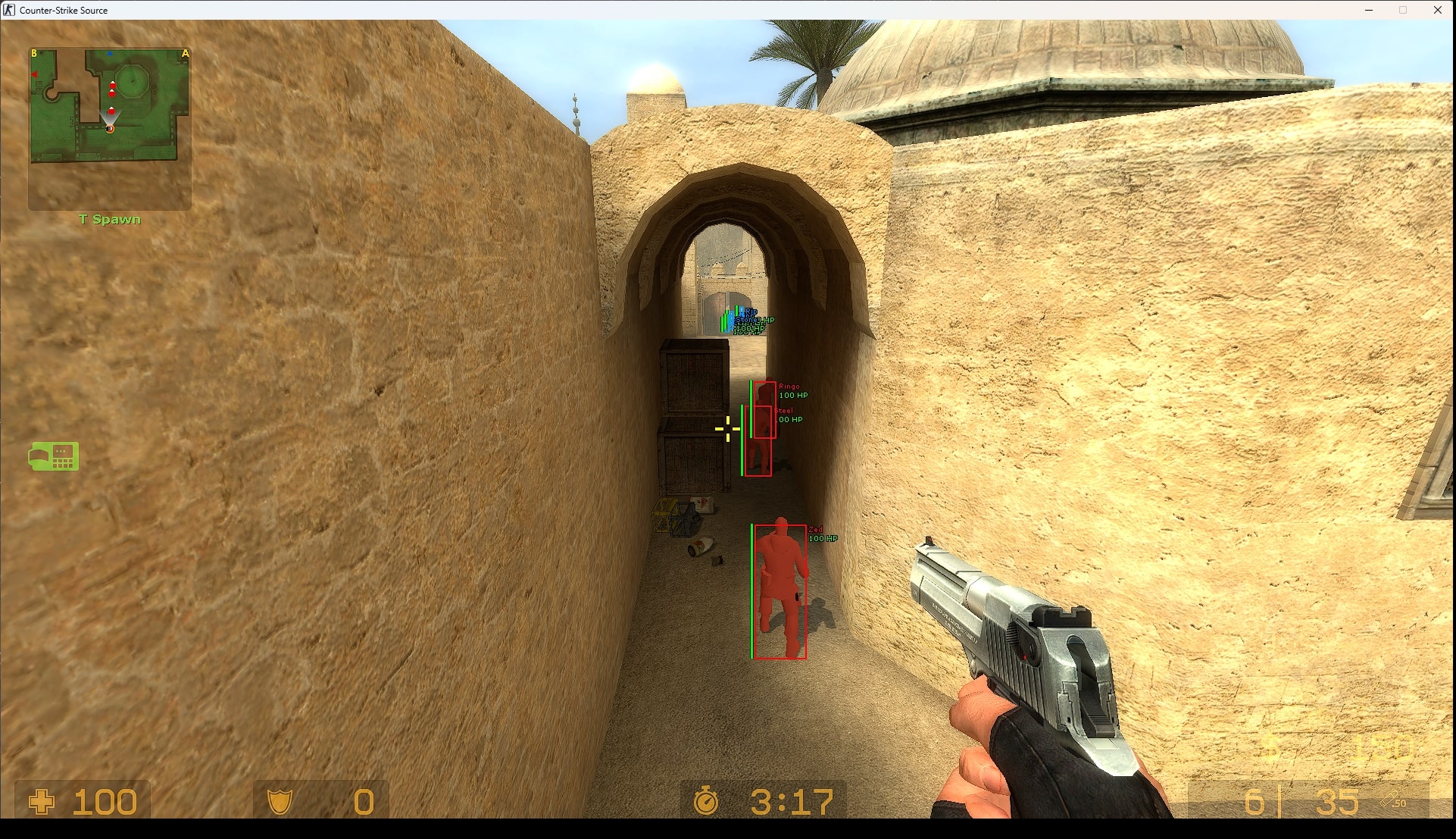1456x839 pixels.
Task: Click the health value reading 100
Action: coord(105,801)
